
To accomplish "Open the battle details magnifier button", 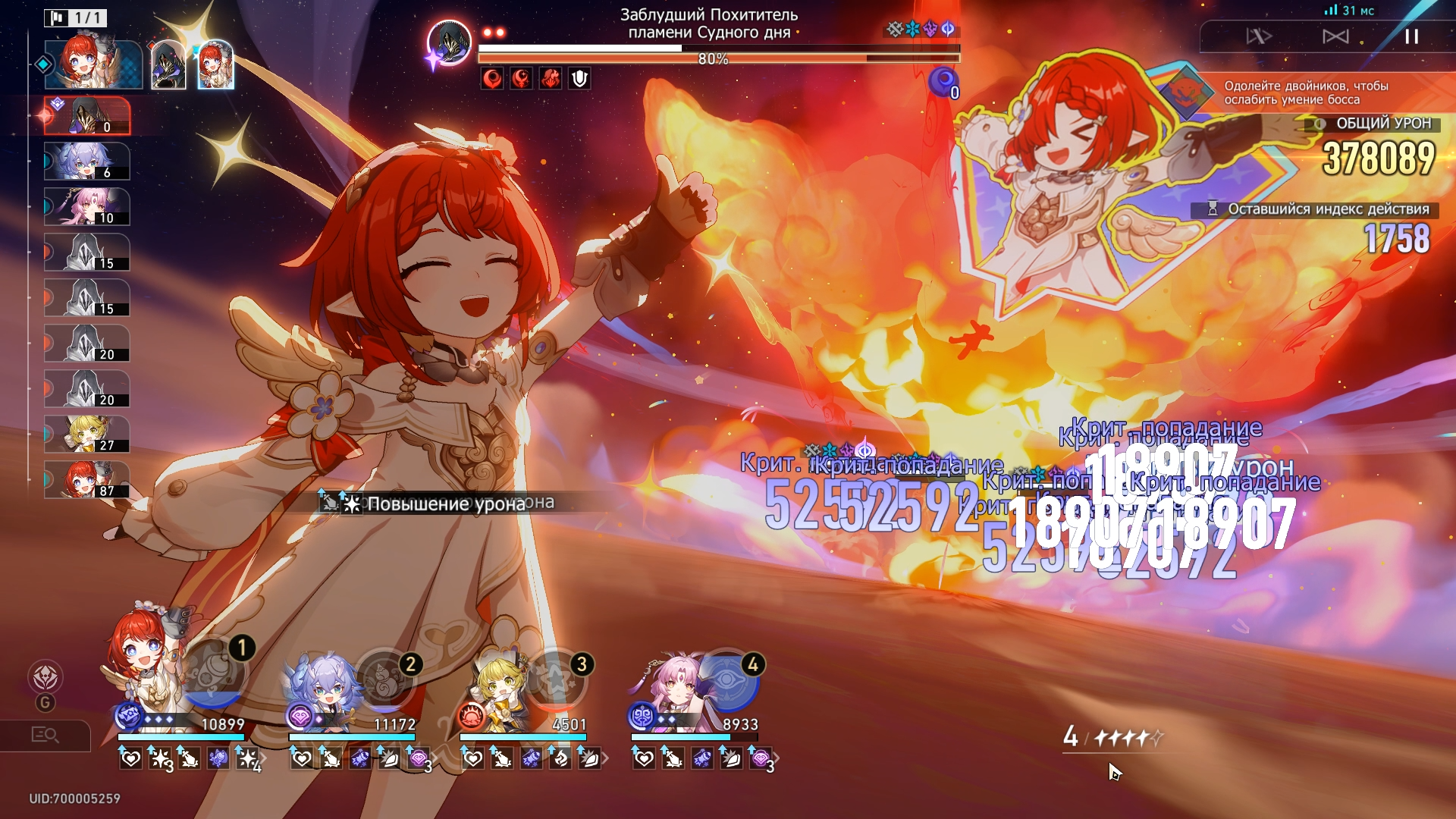I will pyautogui.click(x=45, y=735).
